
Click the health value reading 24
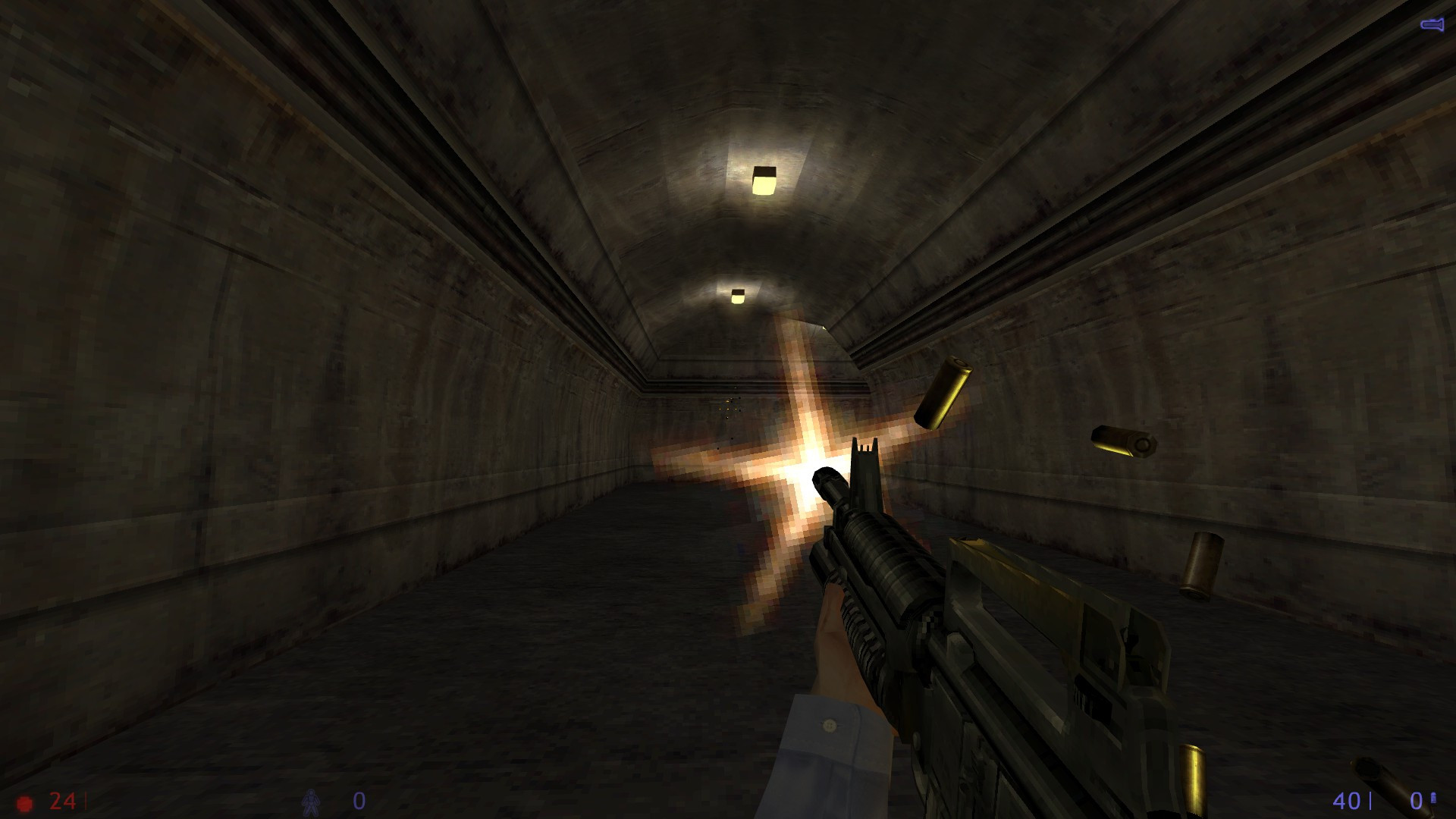pos(61,800)
